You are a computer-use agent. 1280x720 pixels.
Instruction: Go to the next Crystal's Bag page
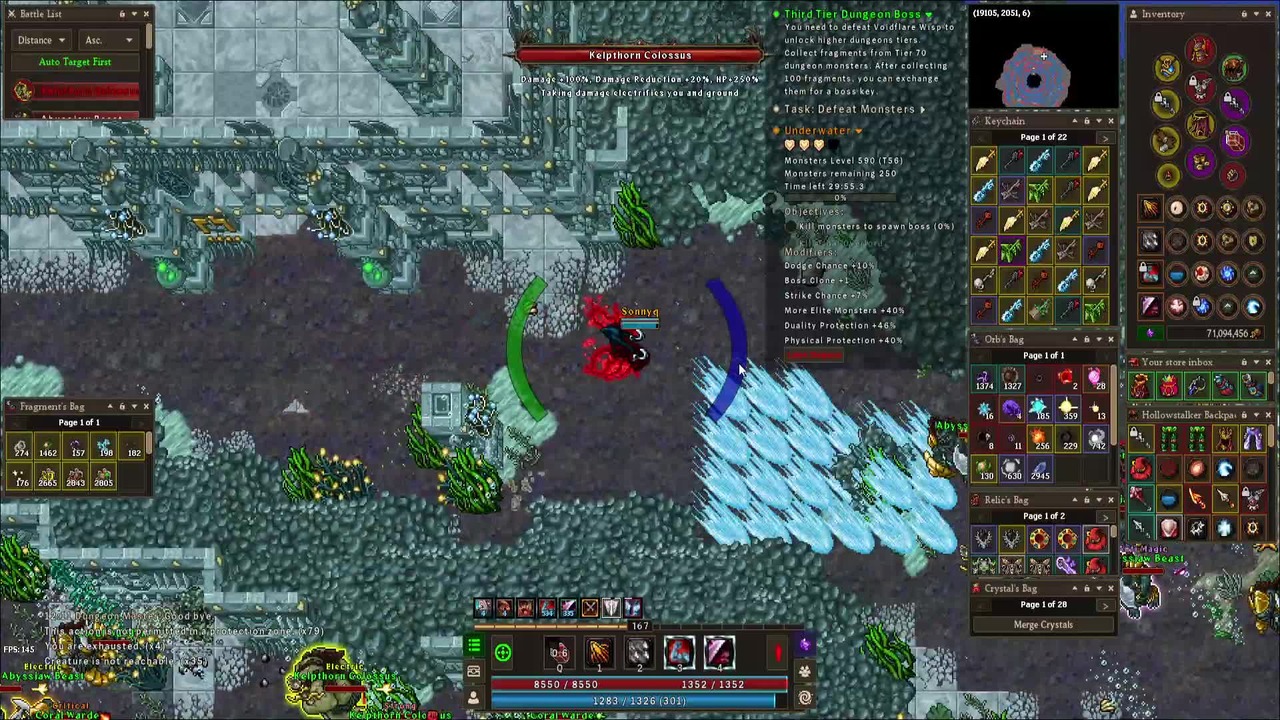coord(1104,605)
